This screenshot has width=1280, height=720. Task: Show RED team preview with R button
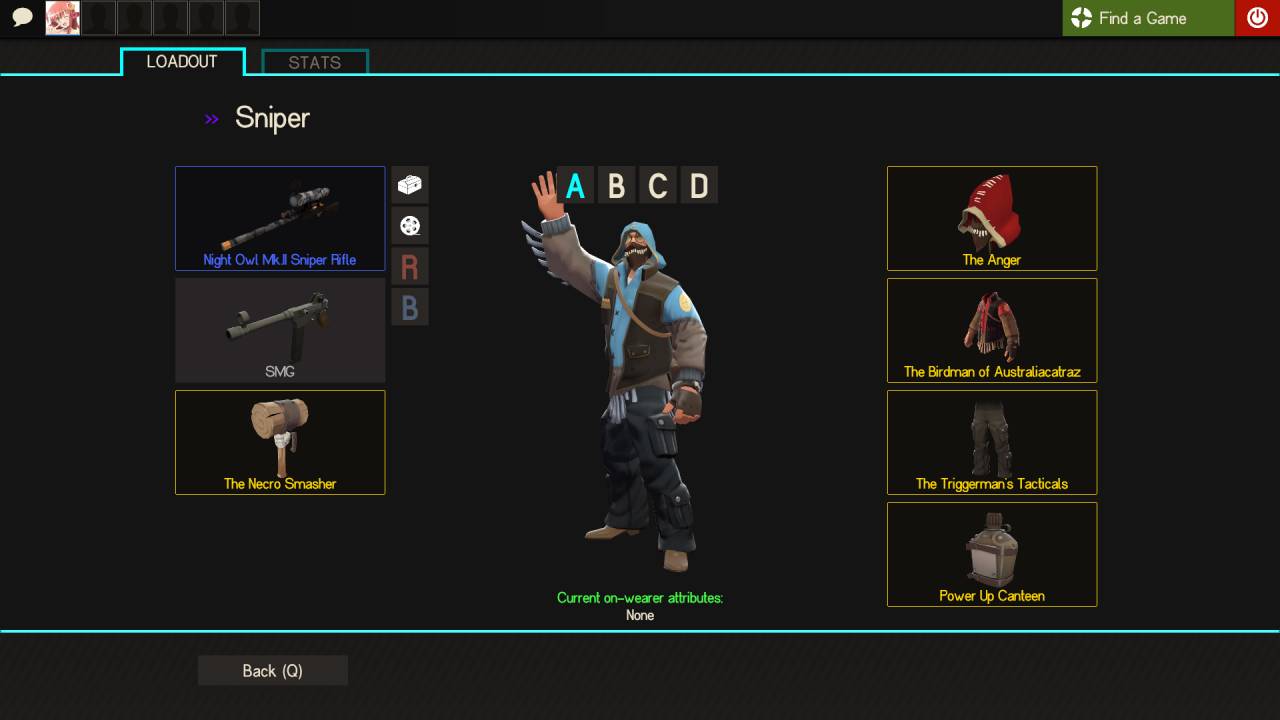pyautogui.click(x=410, y=267)
